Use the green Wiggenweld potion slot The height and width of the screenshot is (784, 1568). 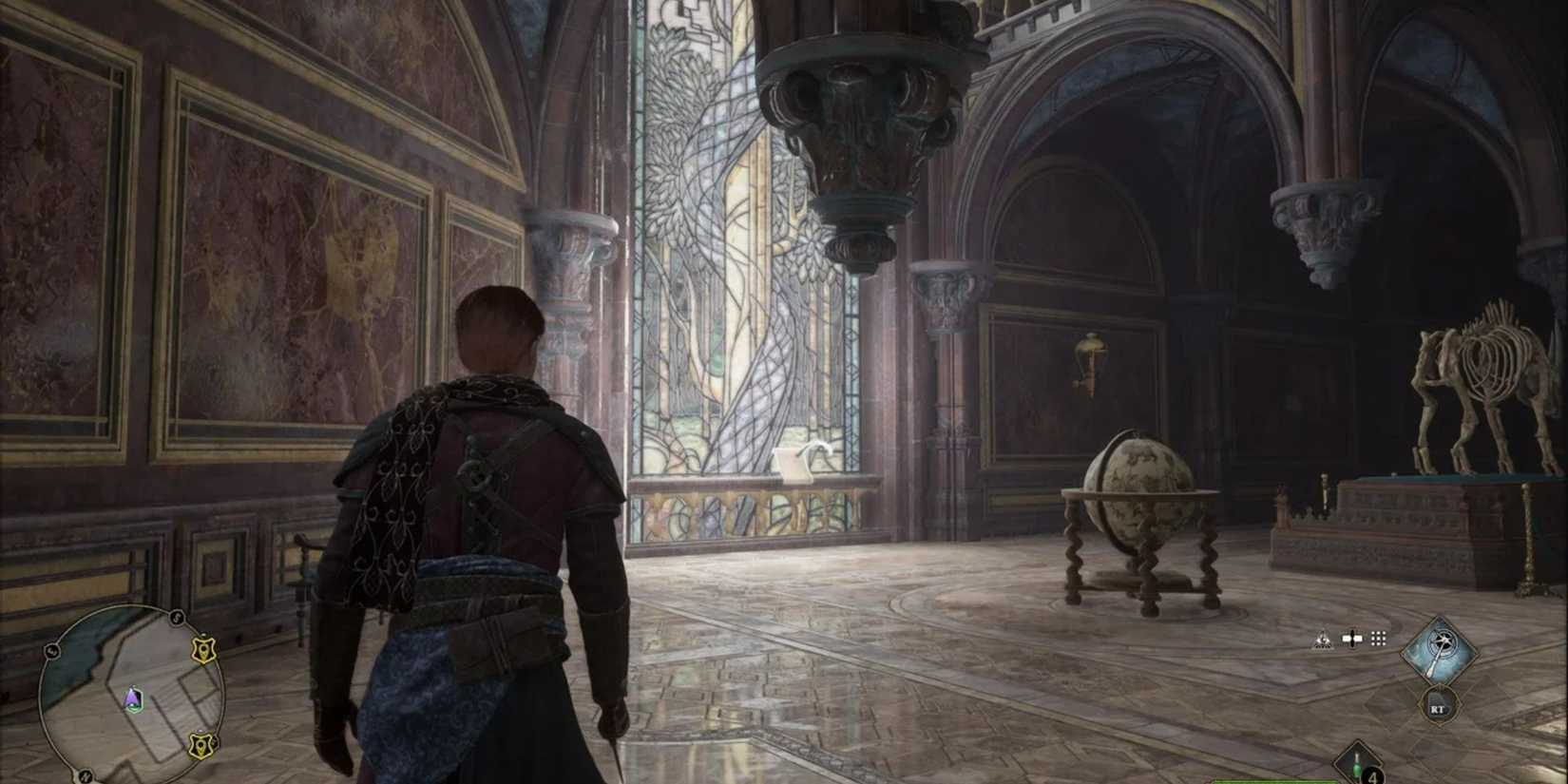1357,765
